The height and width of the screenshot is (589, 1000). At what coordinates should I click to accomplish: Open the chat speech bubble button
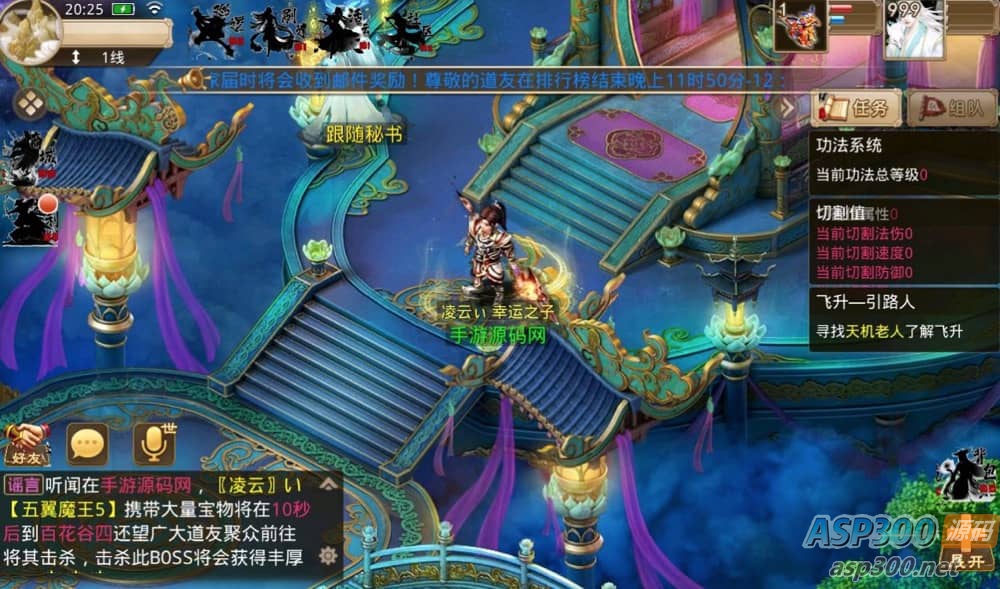(x=88, y=443)
